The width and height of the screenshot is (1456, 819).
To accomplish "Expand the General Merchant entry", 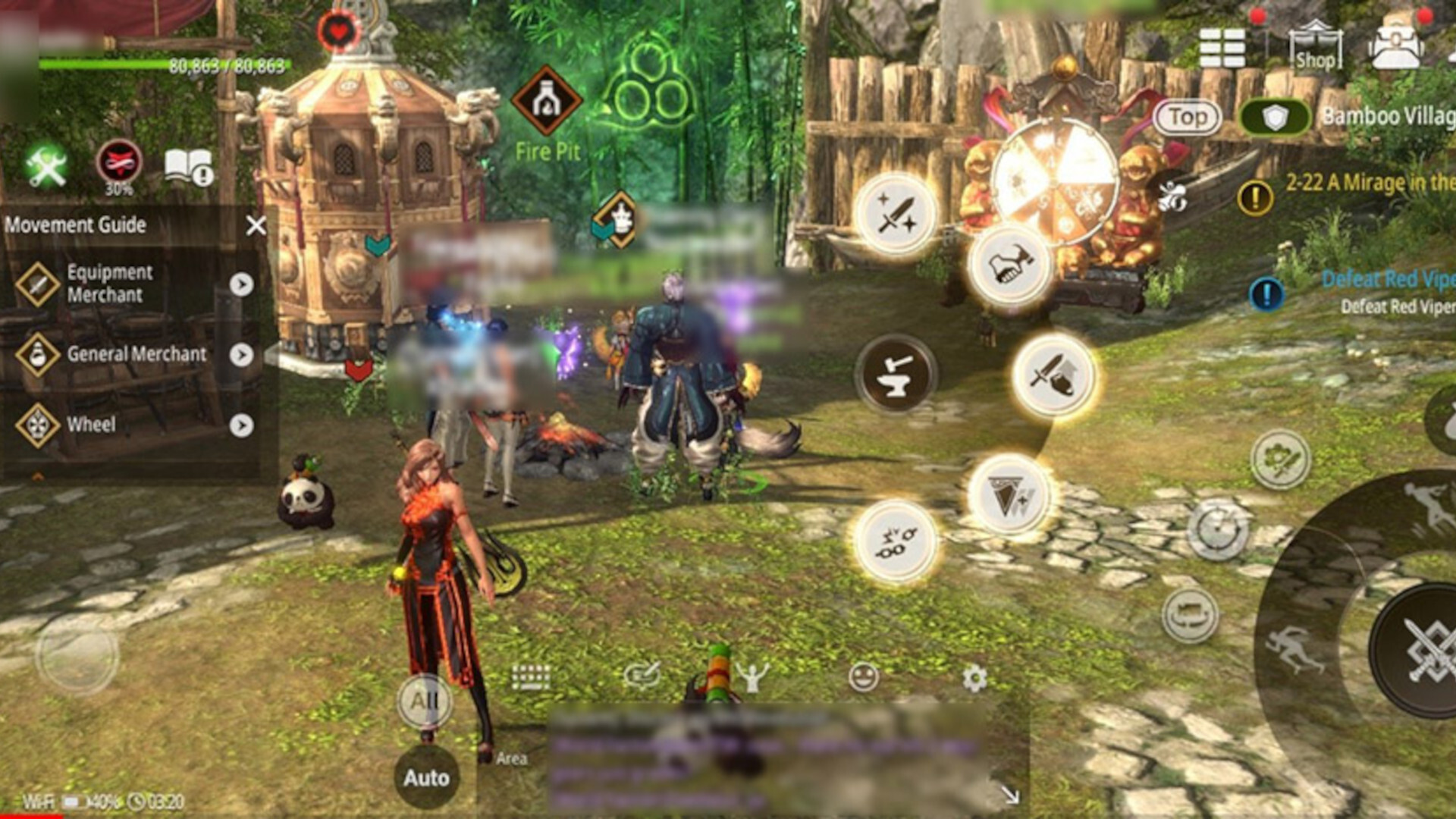I will (243, 354).
